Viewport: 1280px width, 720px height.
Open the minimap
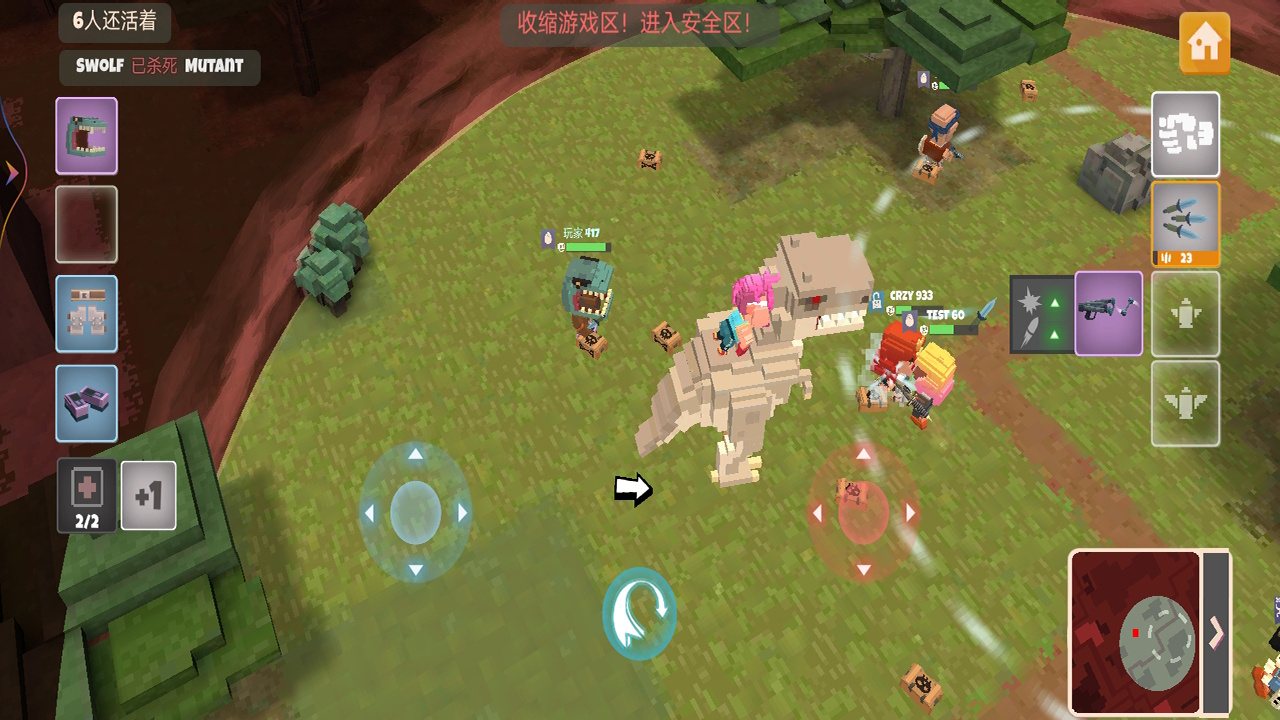[1135, 632]
